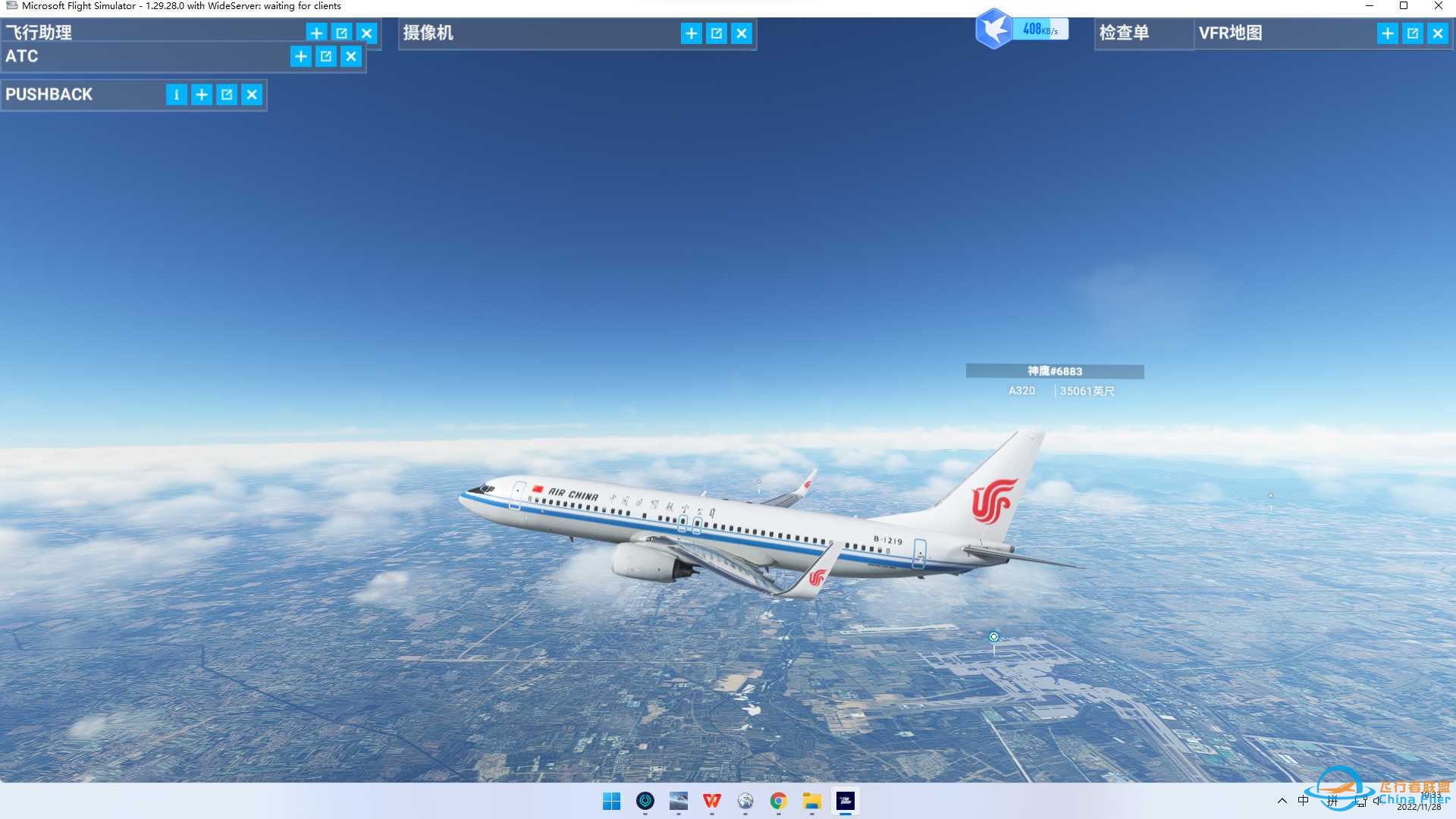Select the 神鹰#6883 aircraft label

pyautogui.click(x=1054, y=372)
